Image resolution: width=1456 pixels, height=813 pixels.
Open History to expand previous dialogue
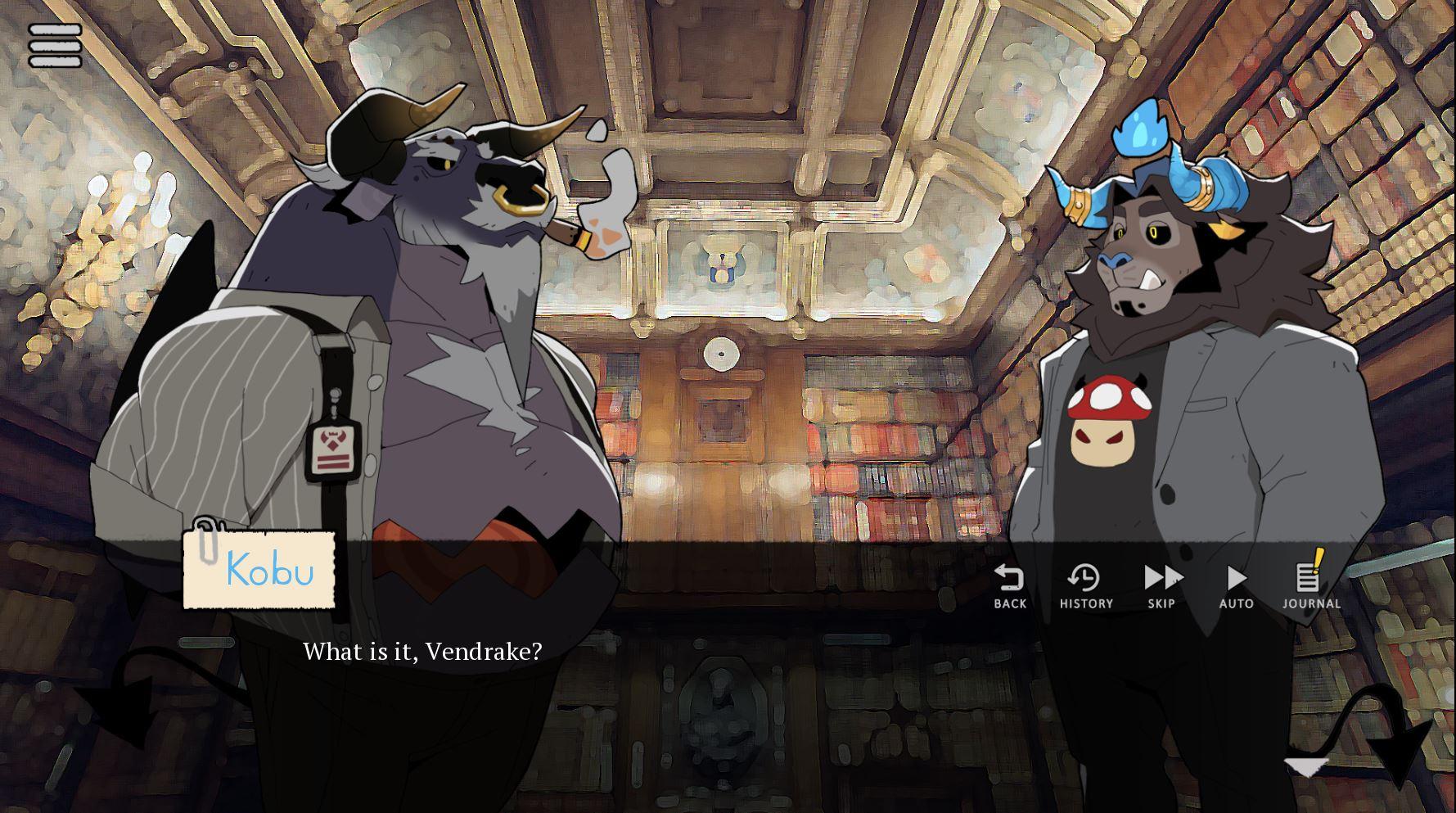pyautogui.click(x=1085, y=585)
